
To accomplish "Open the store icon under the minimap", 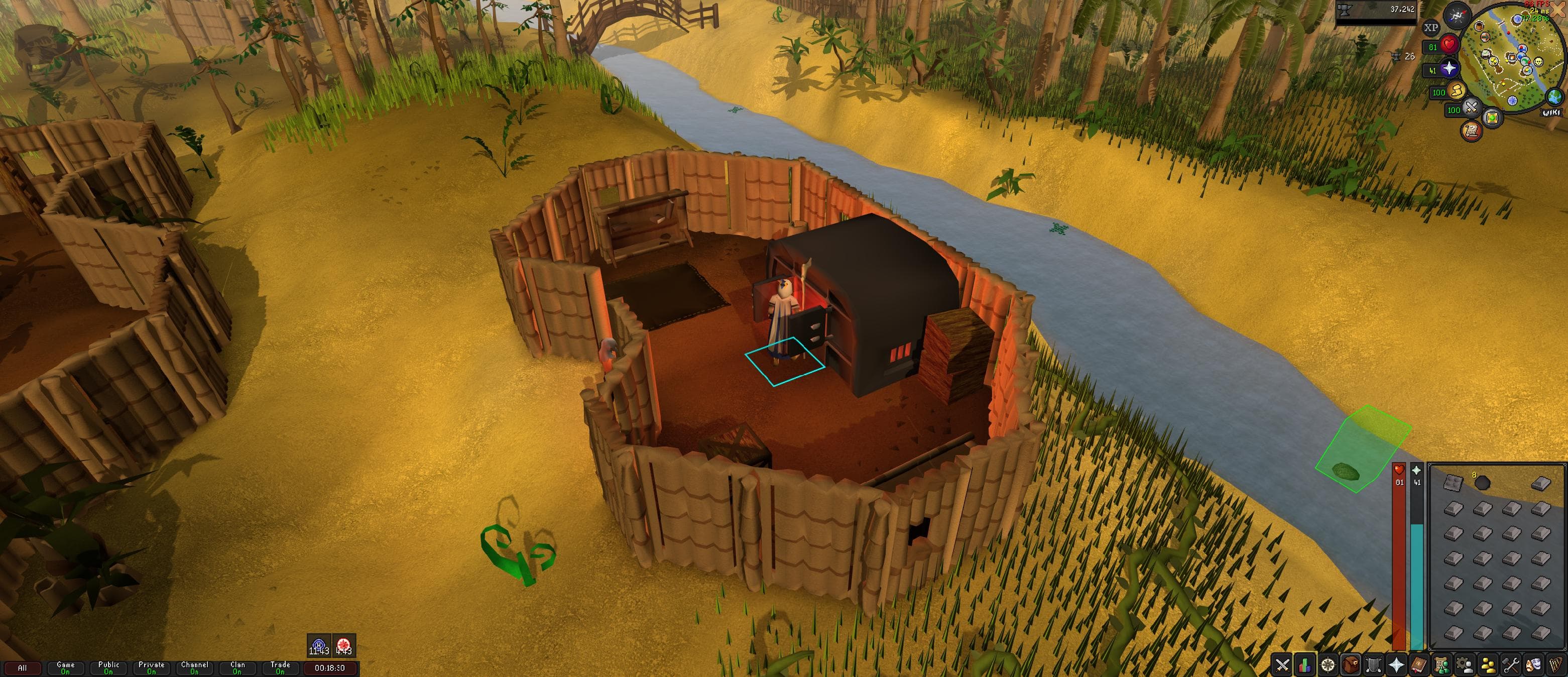I will tap(1492, 118).
